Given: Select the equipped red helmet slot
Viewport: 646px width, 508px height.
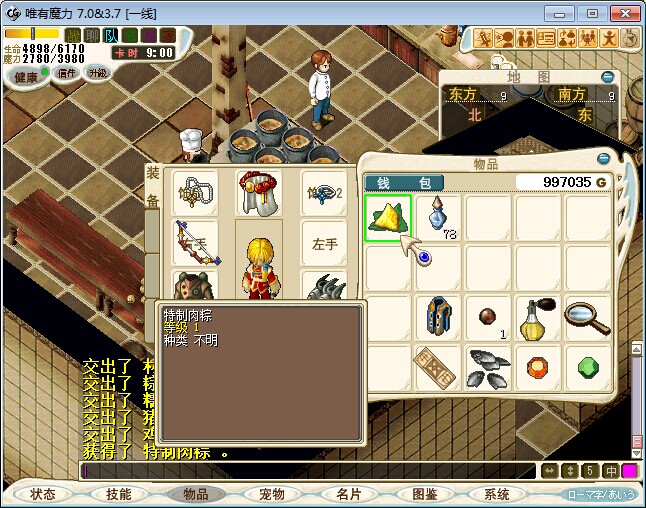Looking at the screenshot, I should click(258, 192).
